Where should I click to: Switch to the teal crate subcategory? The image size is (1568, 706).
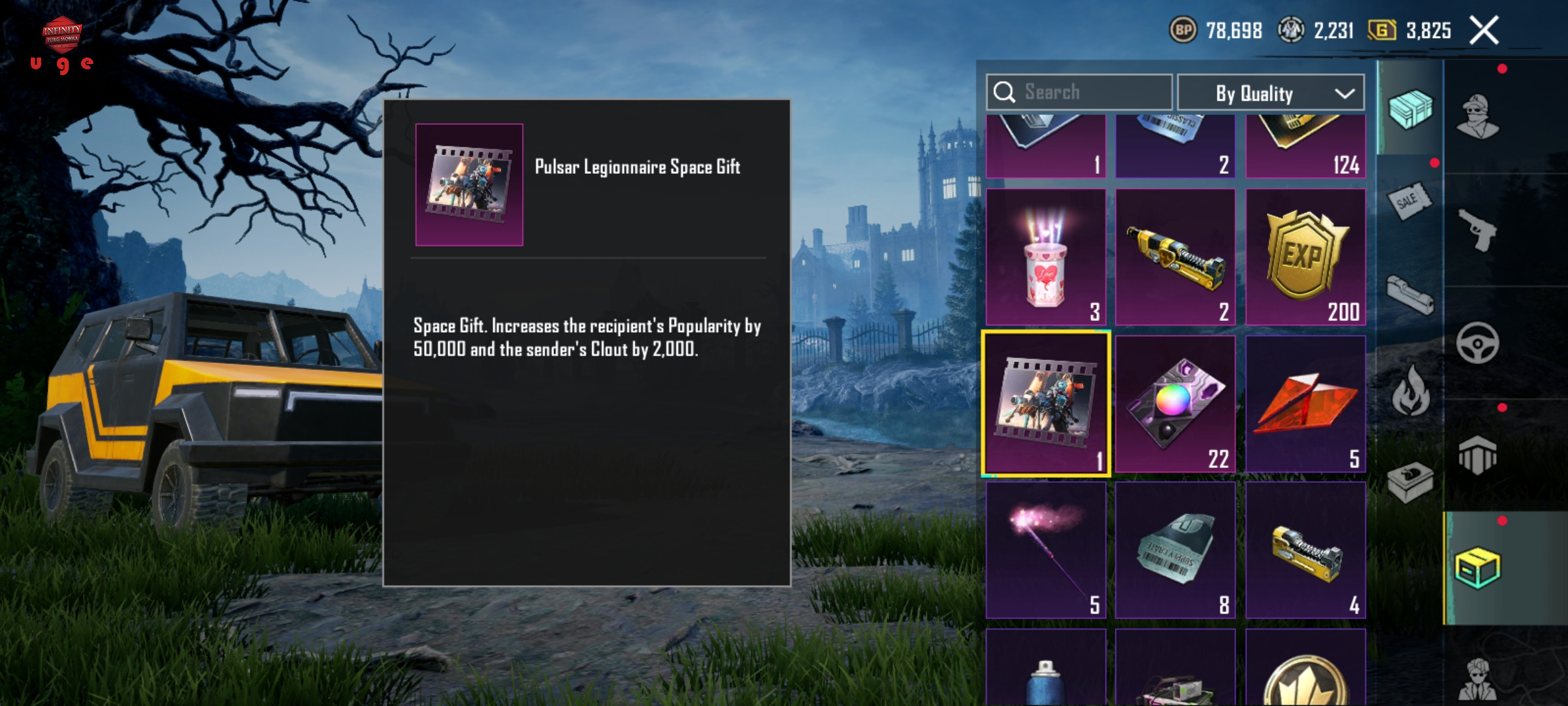pos(1410,109)
